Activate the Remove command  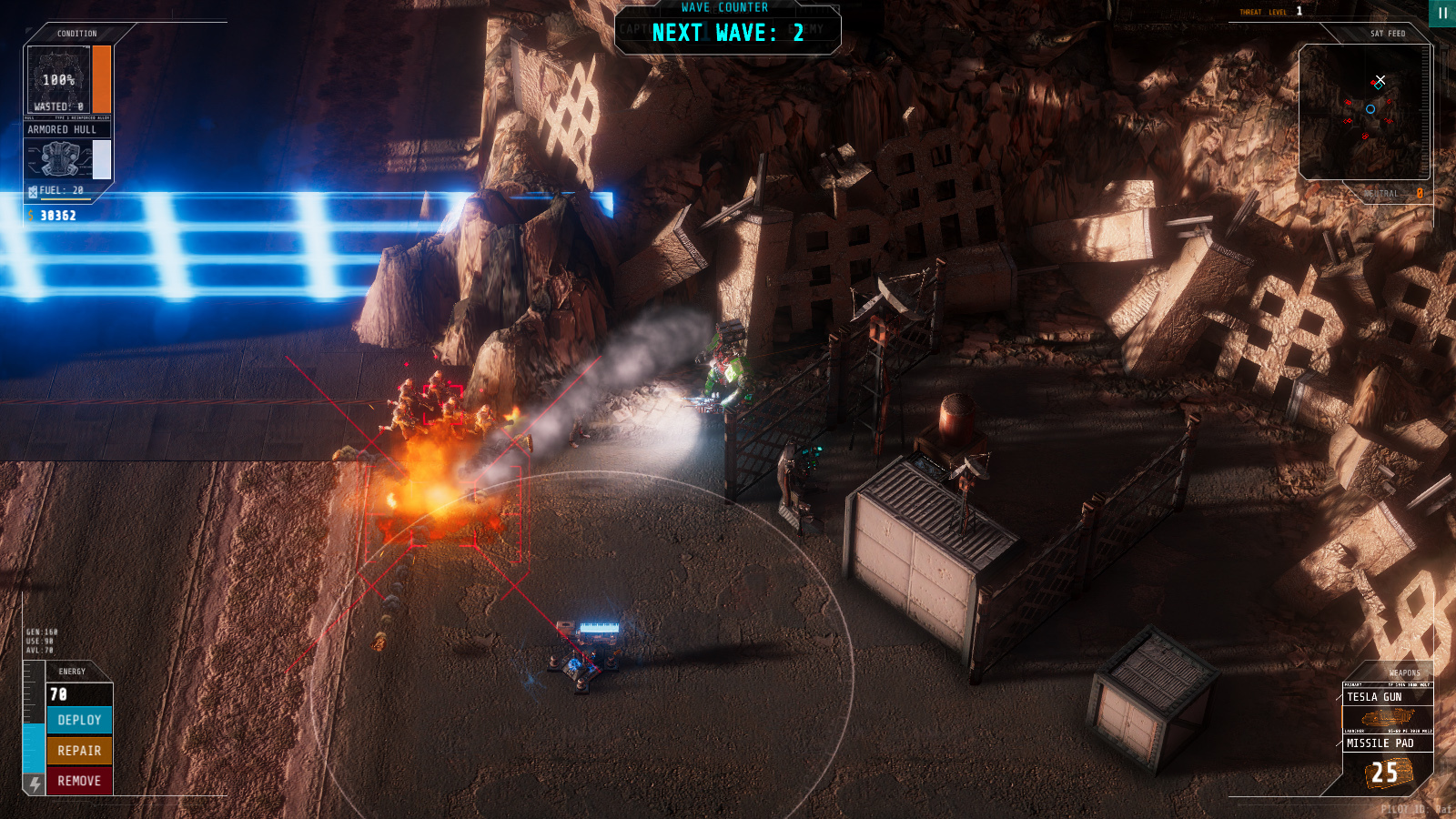click(79, 781)
